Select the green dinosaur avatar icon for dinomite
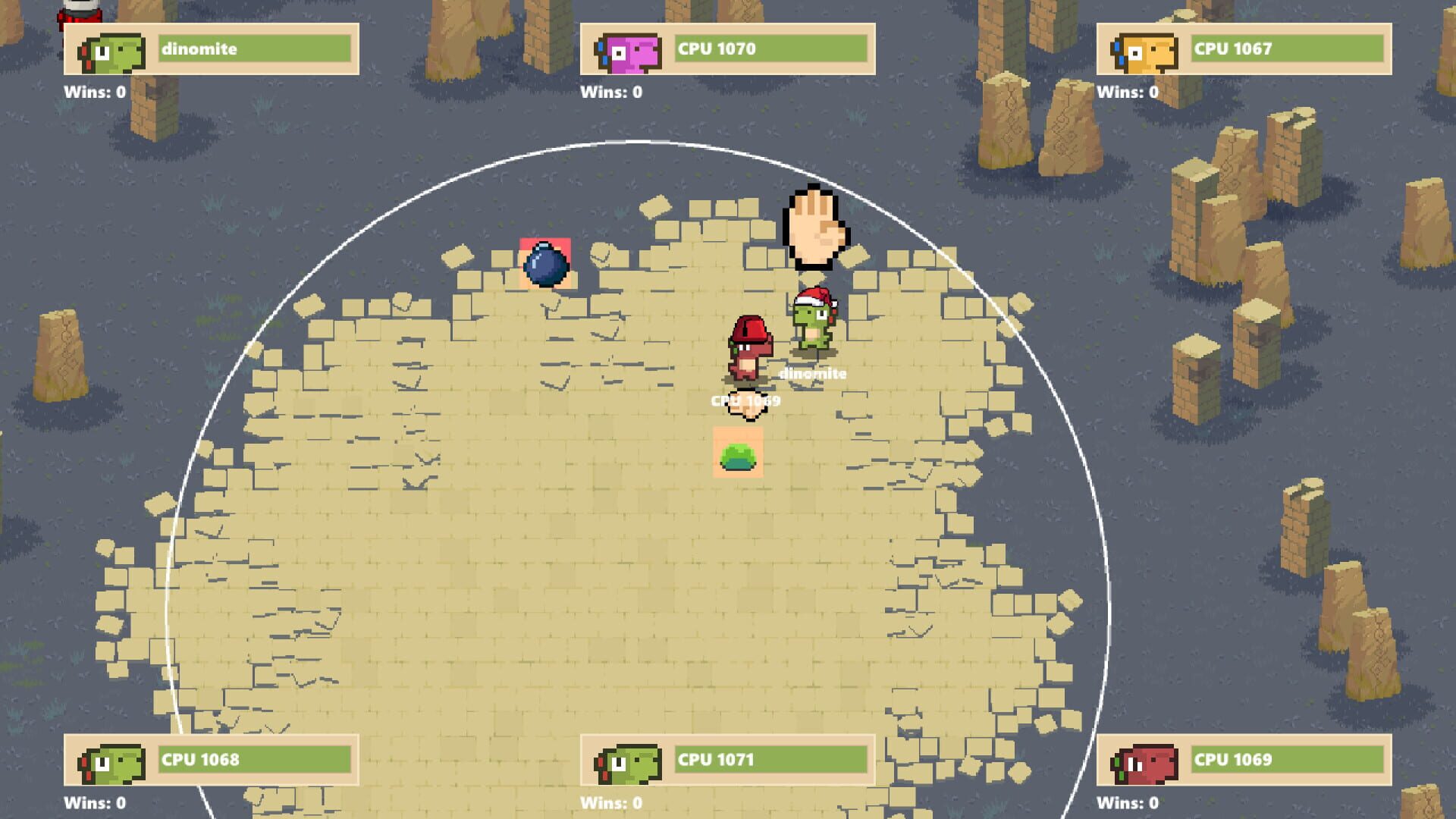Screen dimensions: 1456x819 pyautogui.click(x=114, y=52)
